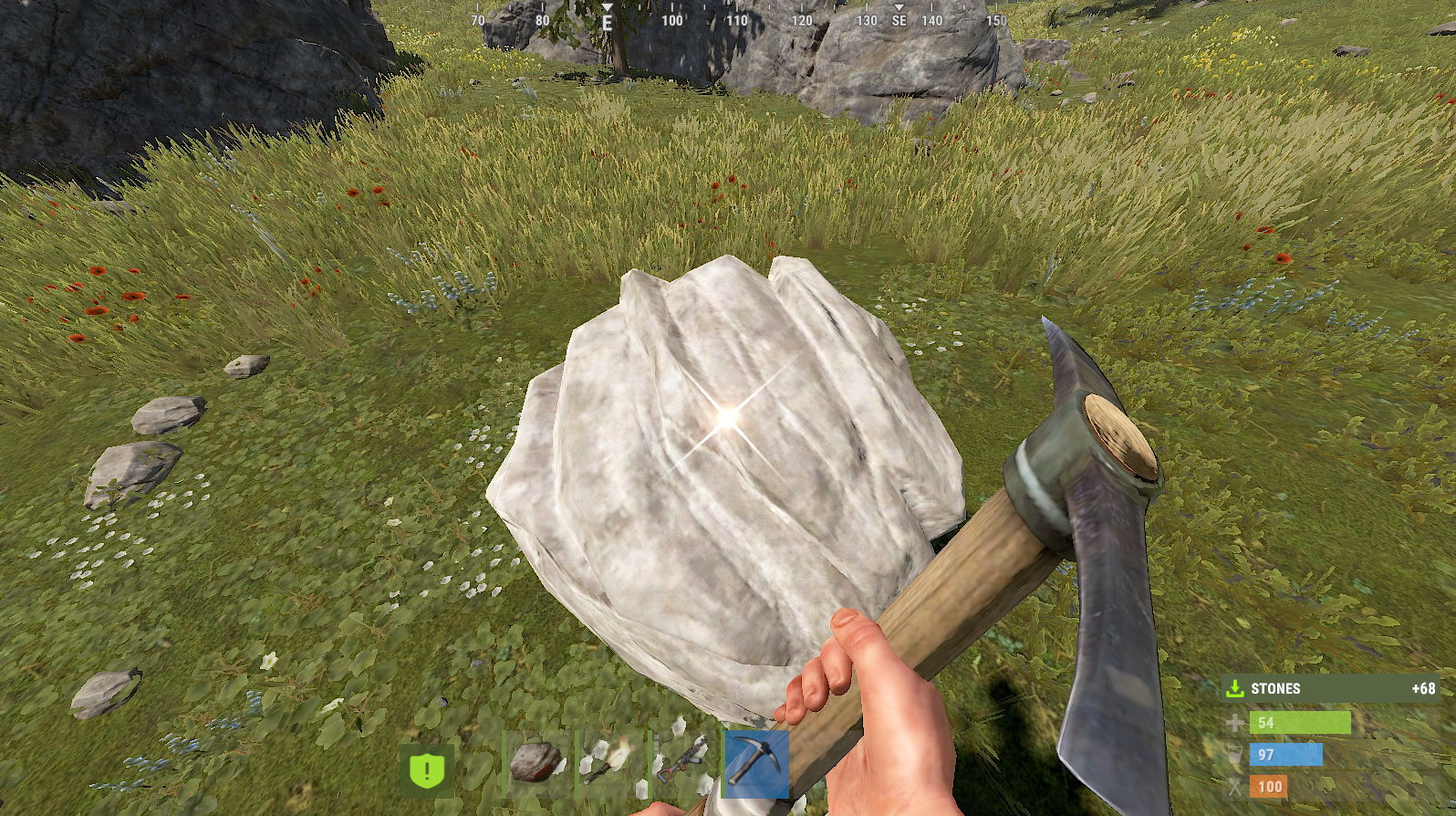The width and height of the screenshot is (1456, 816).
Task: Equip the torch from the hotbar
Action: coord(610,763)
